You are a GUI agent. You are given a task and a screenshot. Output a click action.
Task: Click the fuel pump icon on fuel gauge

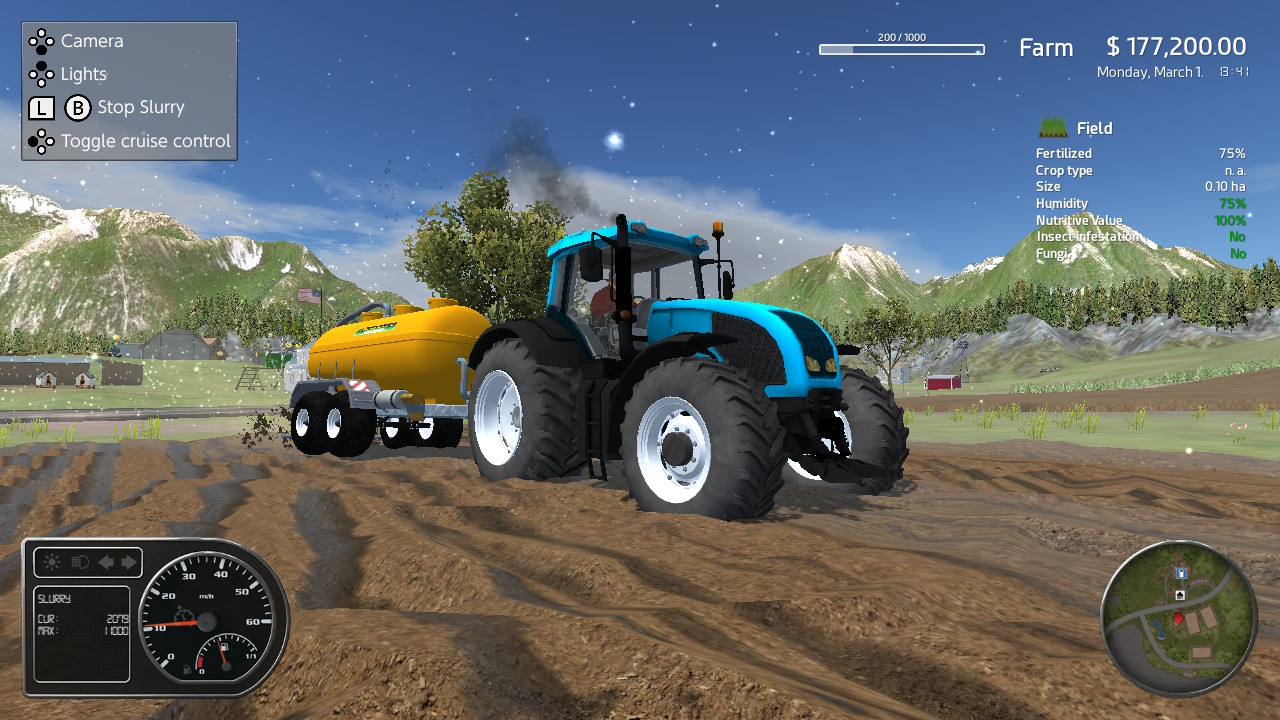pos(224,647)
